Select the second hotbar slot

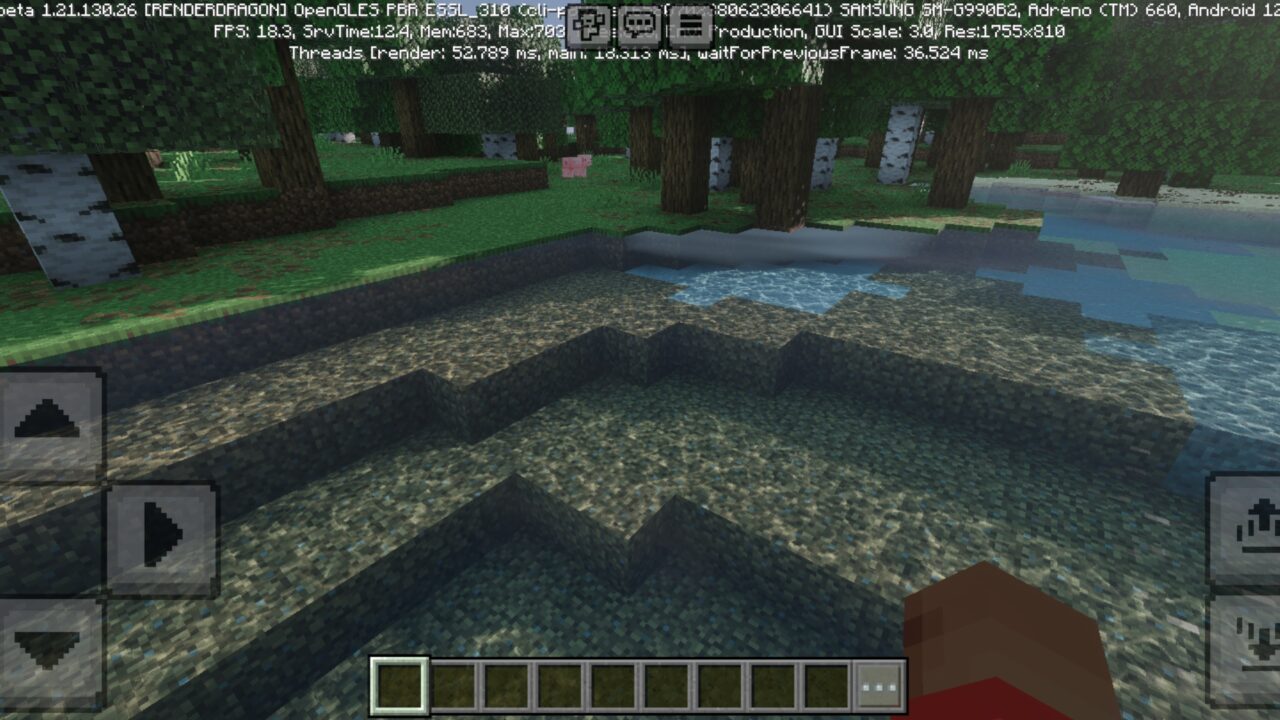coord(452,684)
